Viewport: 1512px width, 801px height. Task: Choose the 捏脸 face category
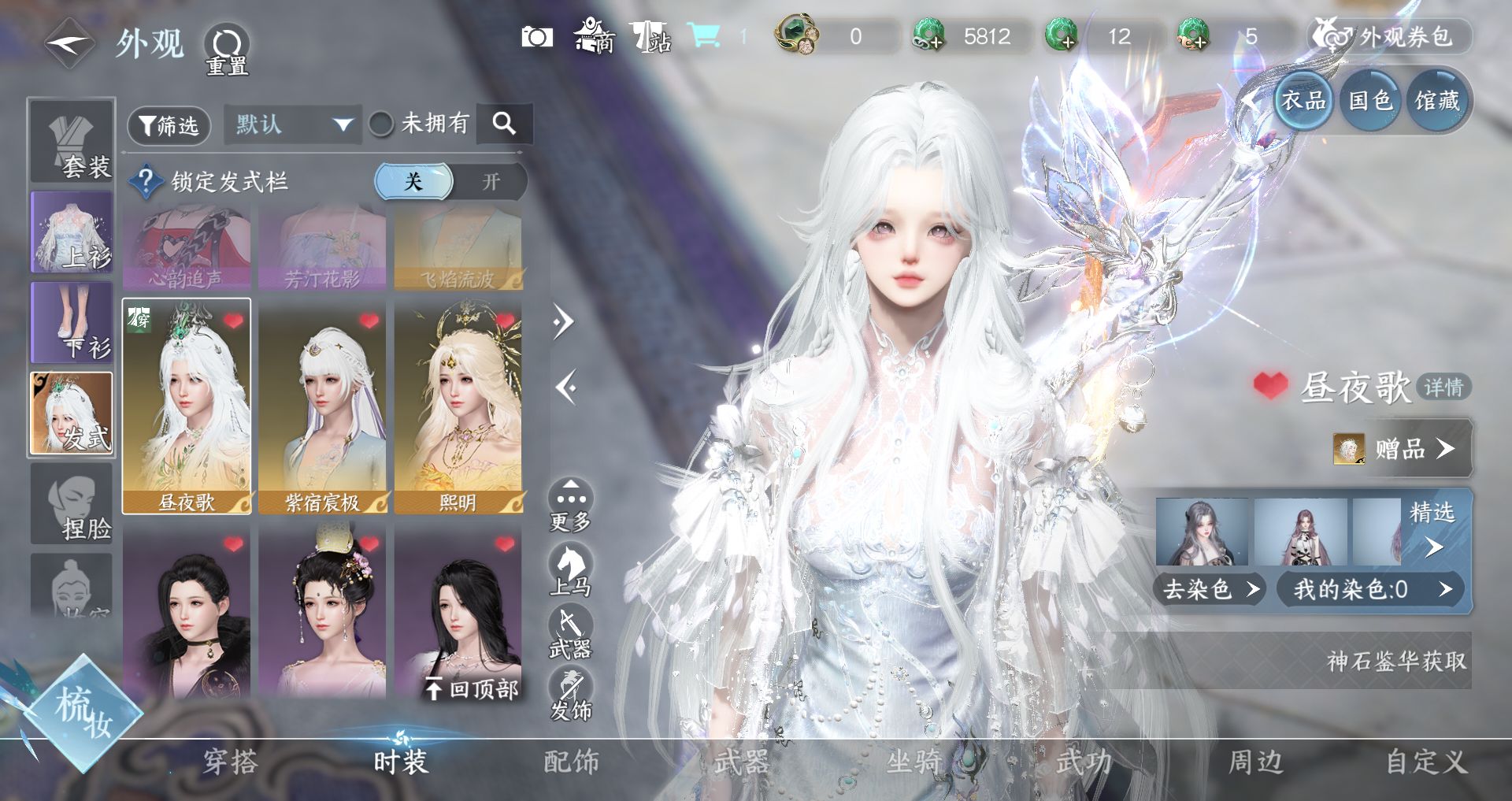point(72,504)
